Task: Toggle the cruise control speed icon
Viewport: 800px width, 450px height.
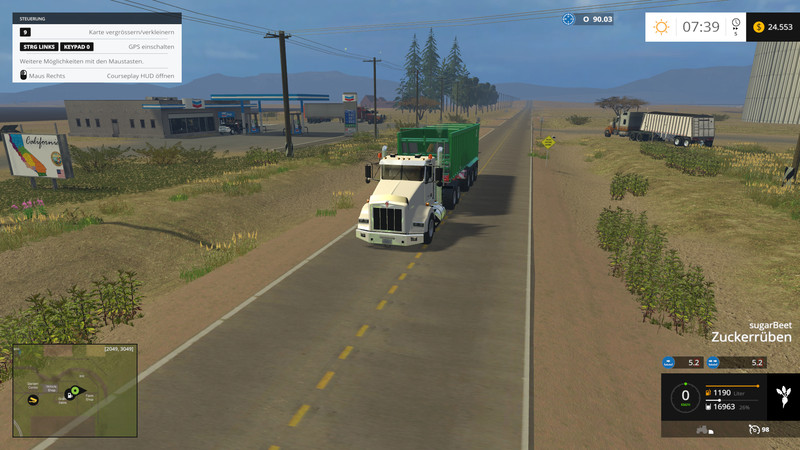Action: point(754,429)
